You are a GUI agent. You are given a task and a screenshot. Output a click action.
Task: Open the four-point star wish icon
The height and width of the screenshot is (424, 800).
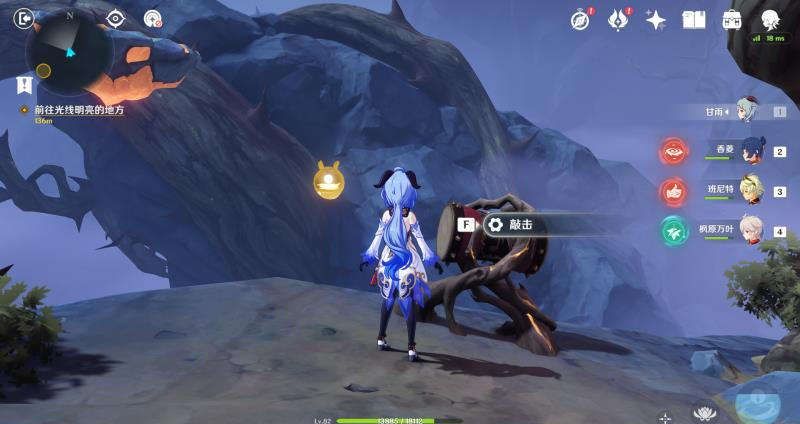(x=656, y=19)
